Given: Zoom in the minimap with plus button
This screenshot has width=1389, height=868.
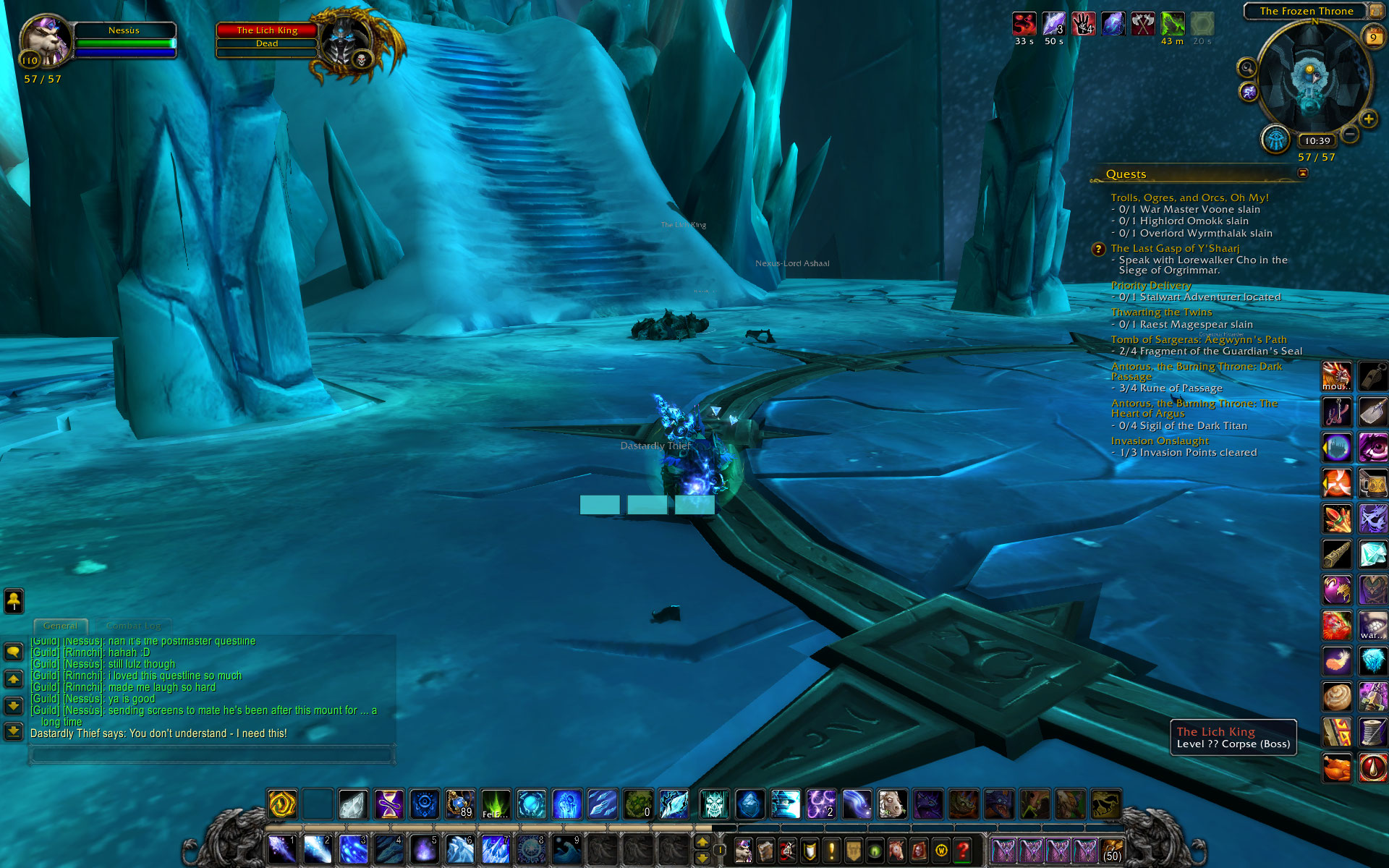Looking at the screenshot, I should tap(1368, 119).
